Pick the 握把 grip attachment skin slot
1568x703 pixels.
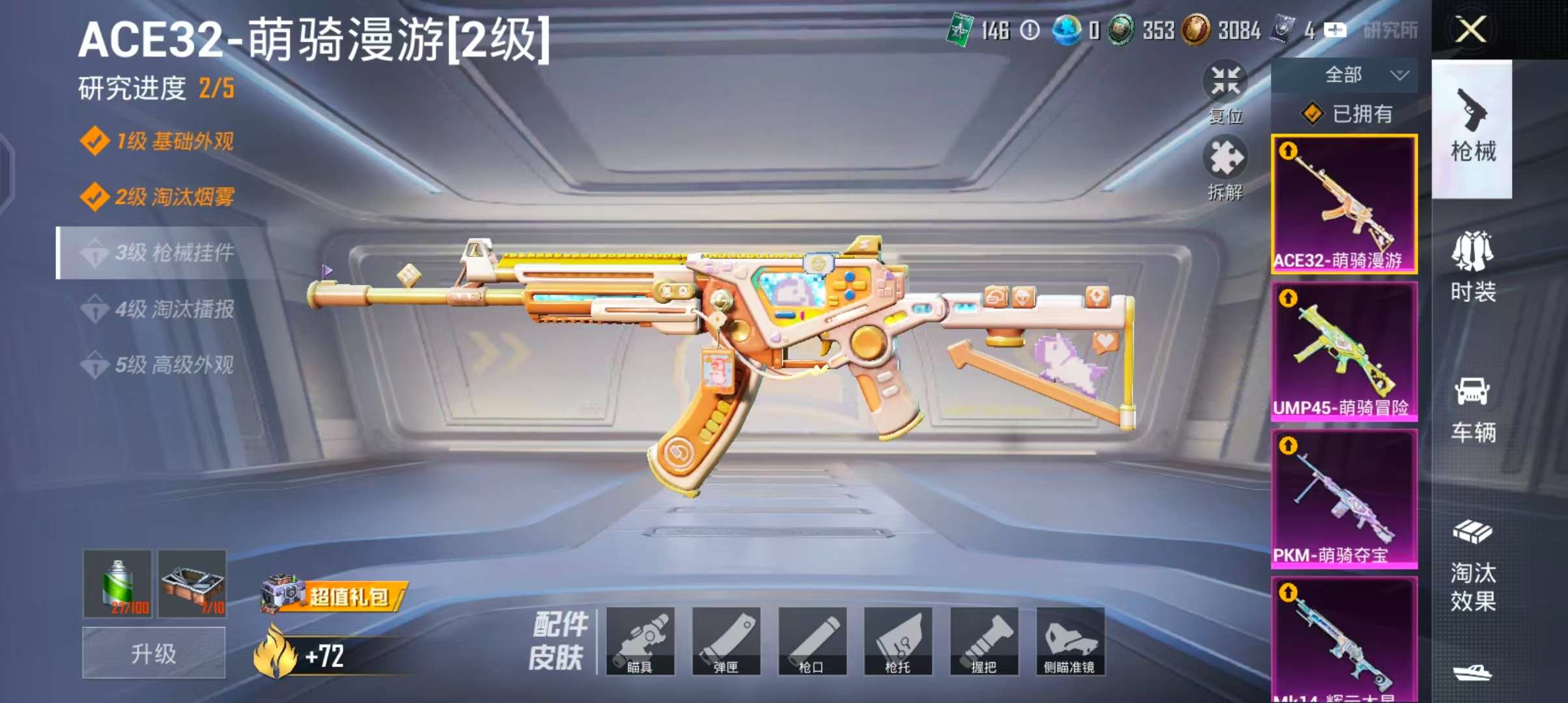(984, 641)
